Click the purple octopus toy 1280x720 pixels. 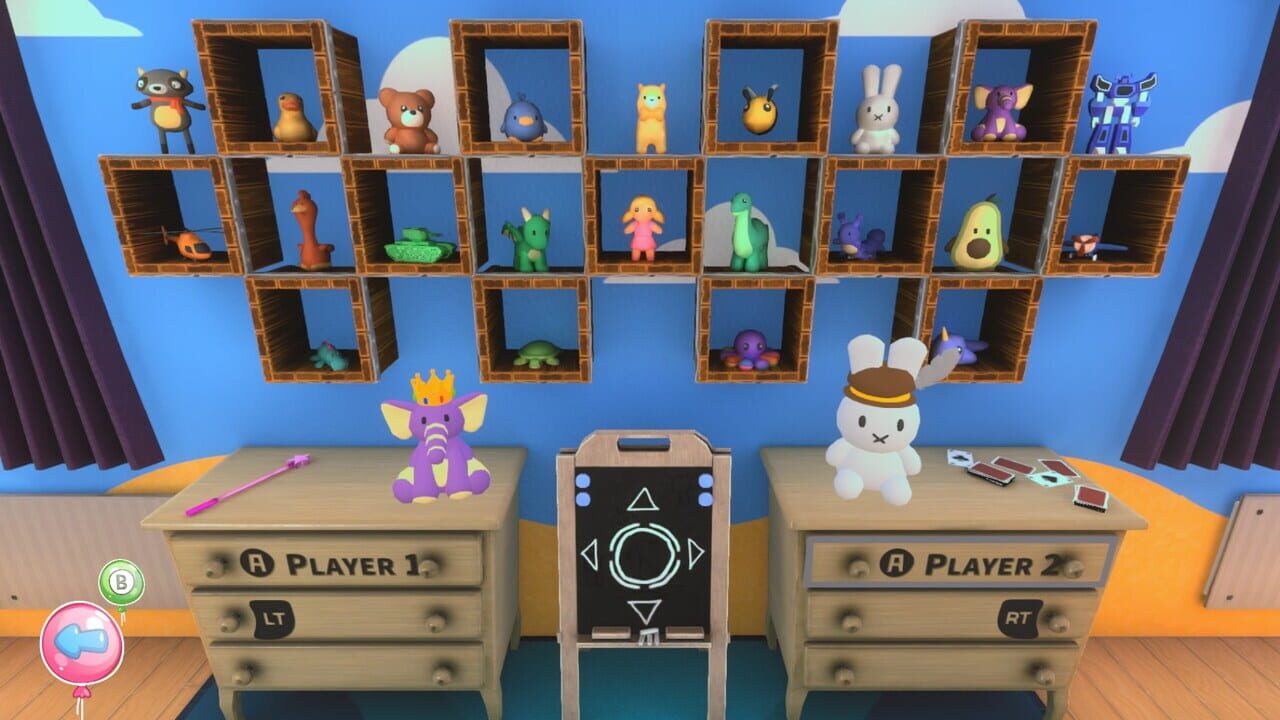click(752, 346)
